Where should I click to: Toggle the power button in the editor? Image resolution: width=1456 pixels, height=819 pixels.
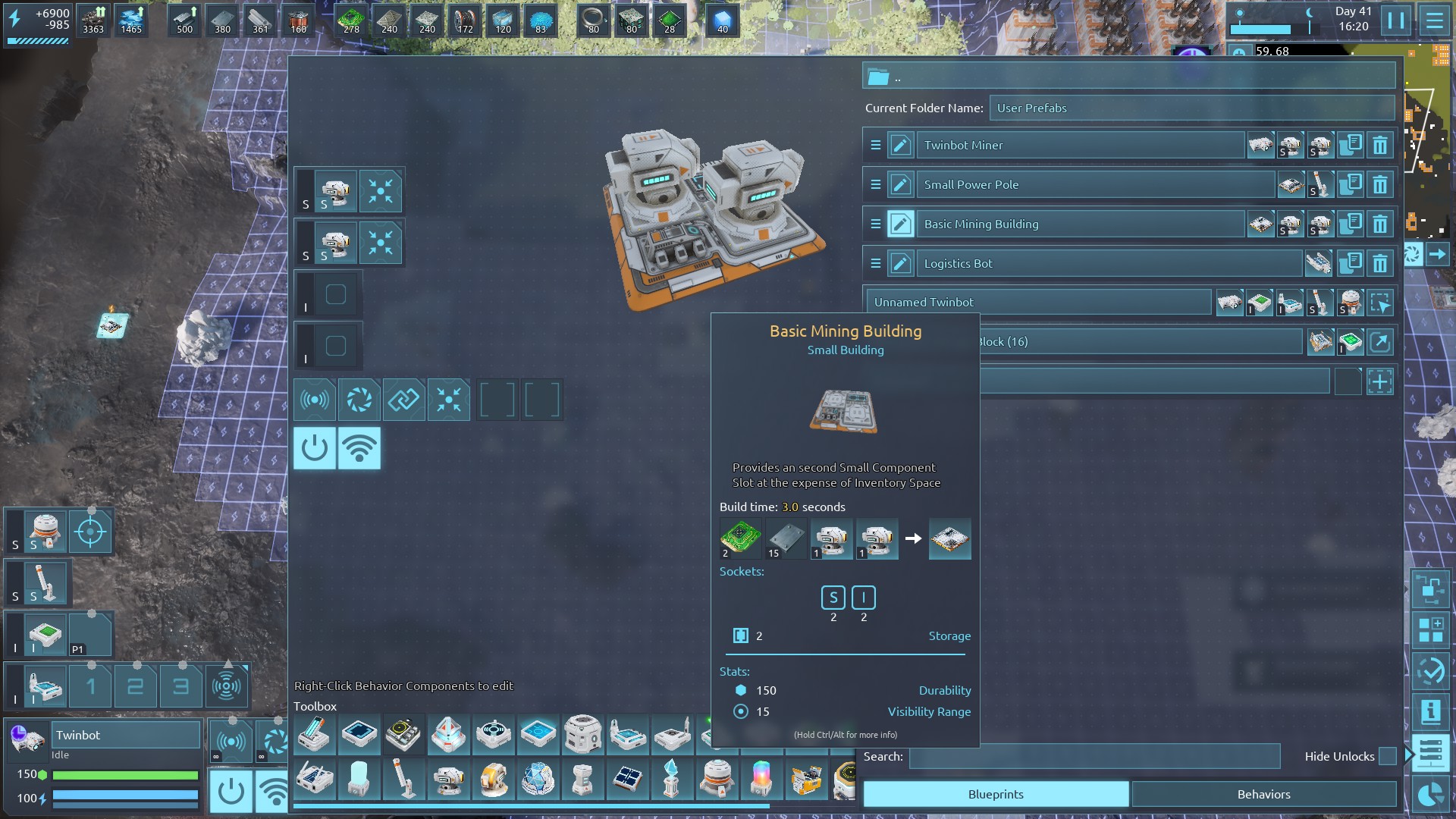[x=315, y=448]
